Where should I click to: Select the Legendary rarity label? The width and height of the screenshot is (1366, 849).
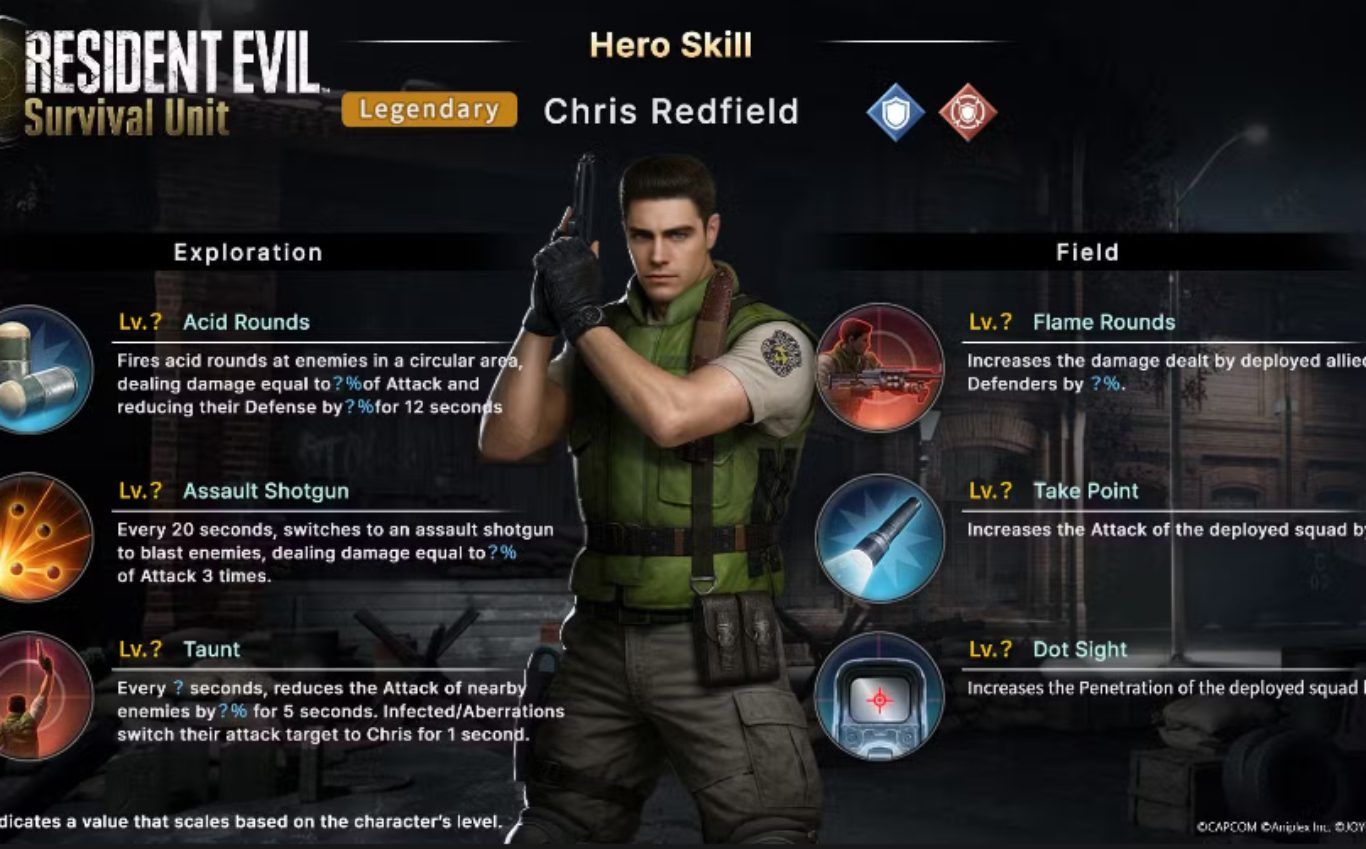(x=429, y=110)
